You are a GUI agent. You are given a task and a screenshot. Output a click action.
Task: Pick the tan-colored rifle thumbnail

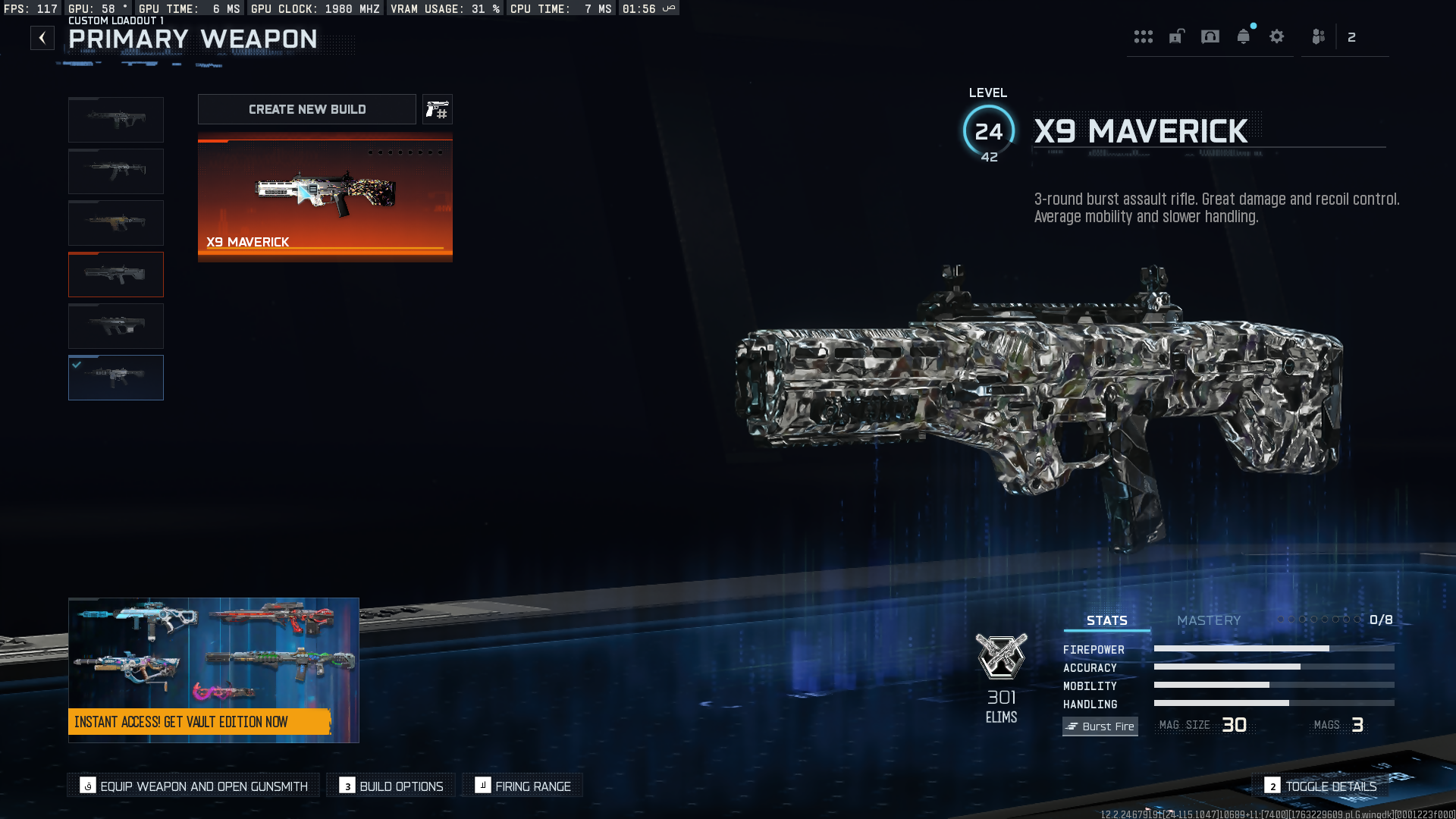[116, 223]
